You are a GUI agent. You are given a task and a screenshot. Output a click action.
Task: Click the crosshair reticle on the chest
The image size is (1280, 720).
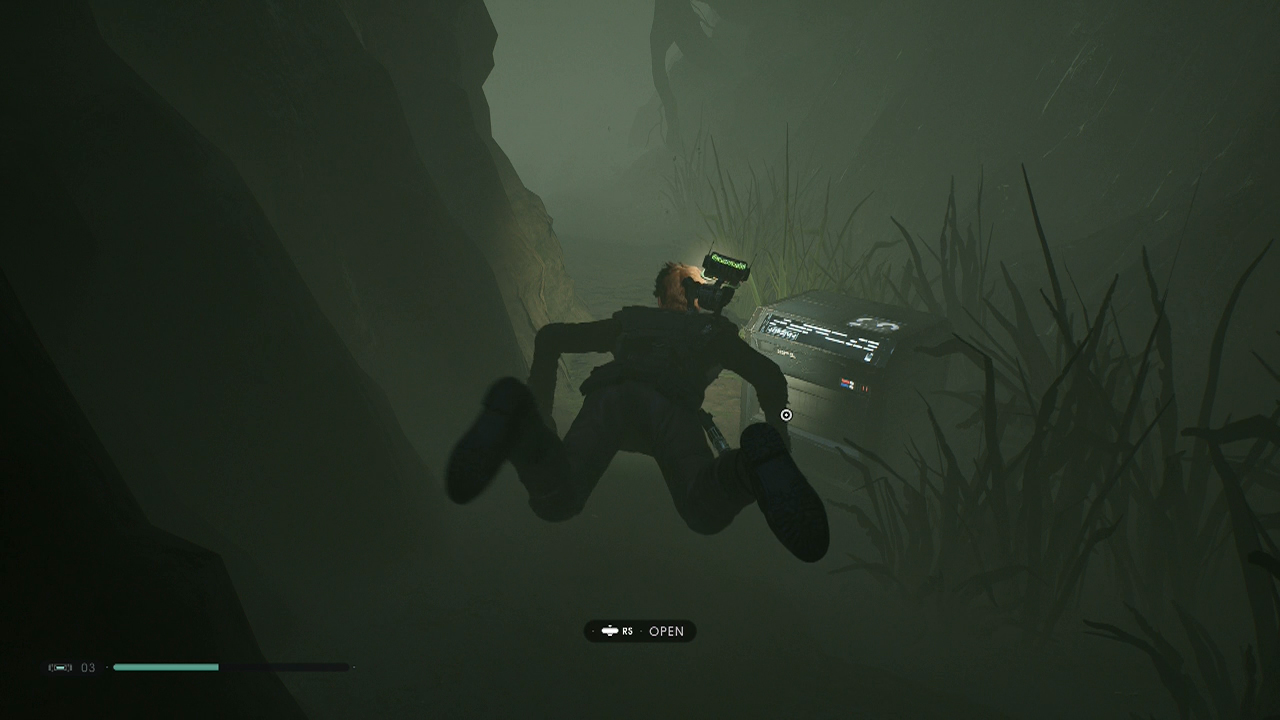(786, 415)
